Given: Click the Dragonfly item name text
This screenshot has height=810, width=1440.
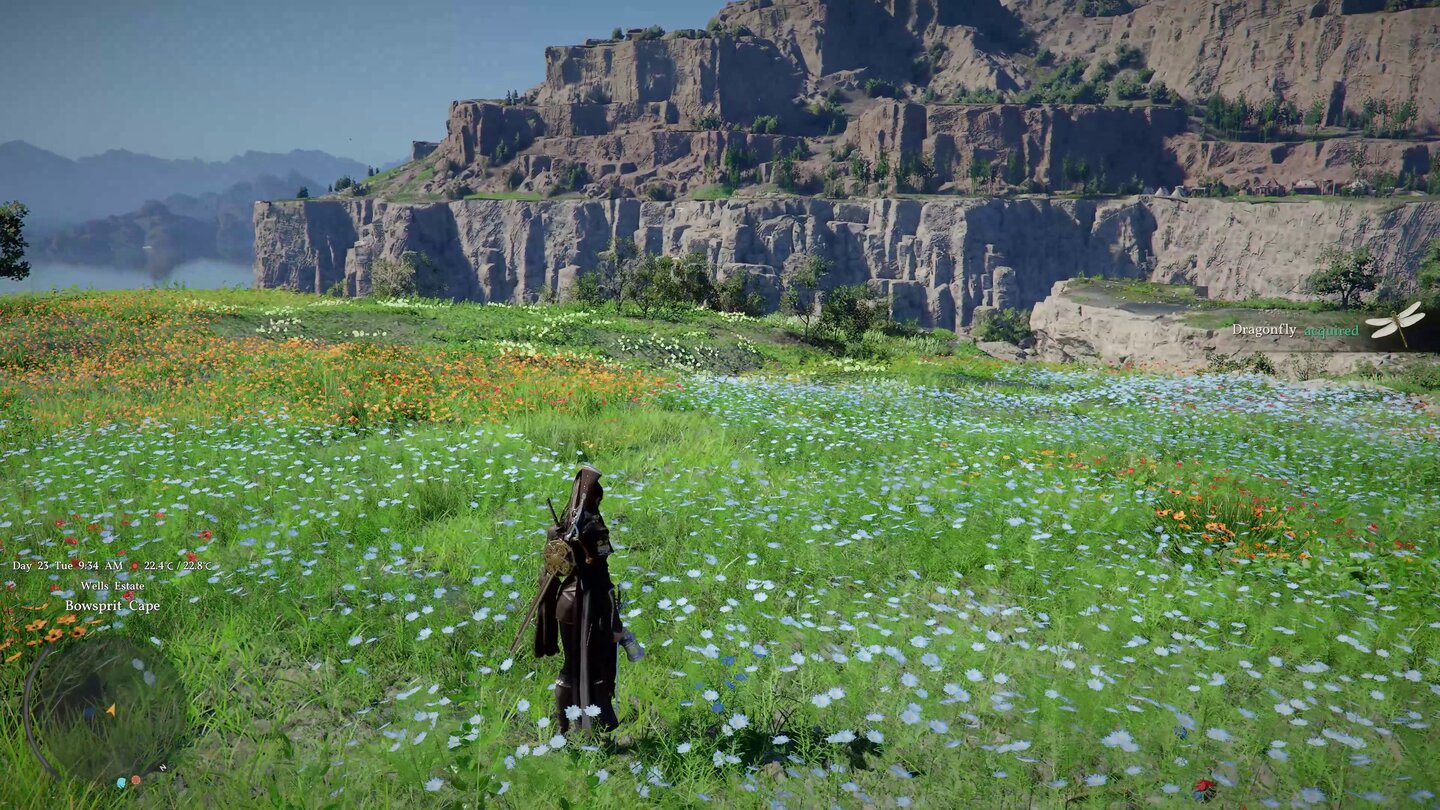Looking at the screenshot, I should point(1264,330).
